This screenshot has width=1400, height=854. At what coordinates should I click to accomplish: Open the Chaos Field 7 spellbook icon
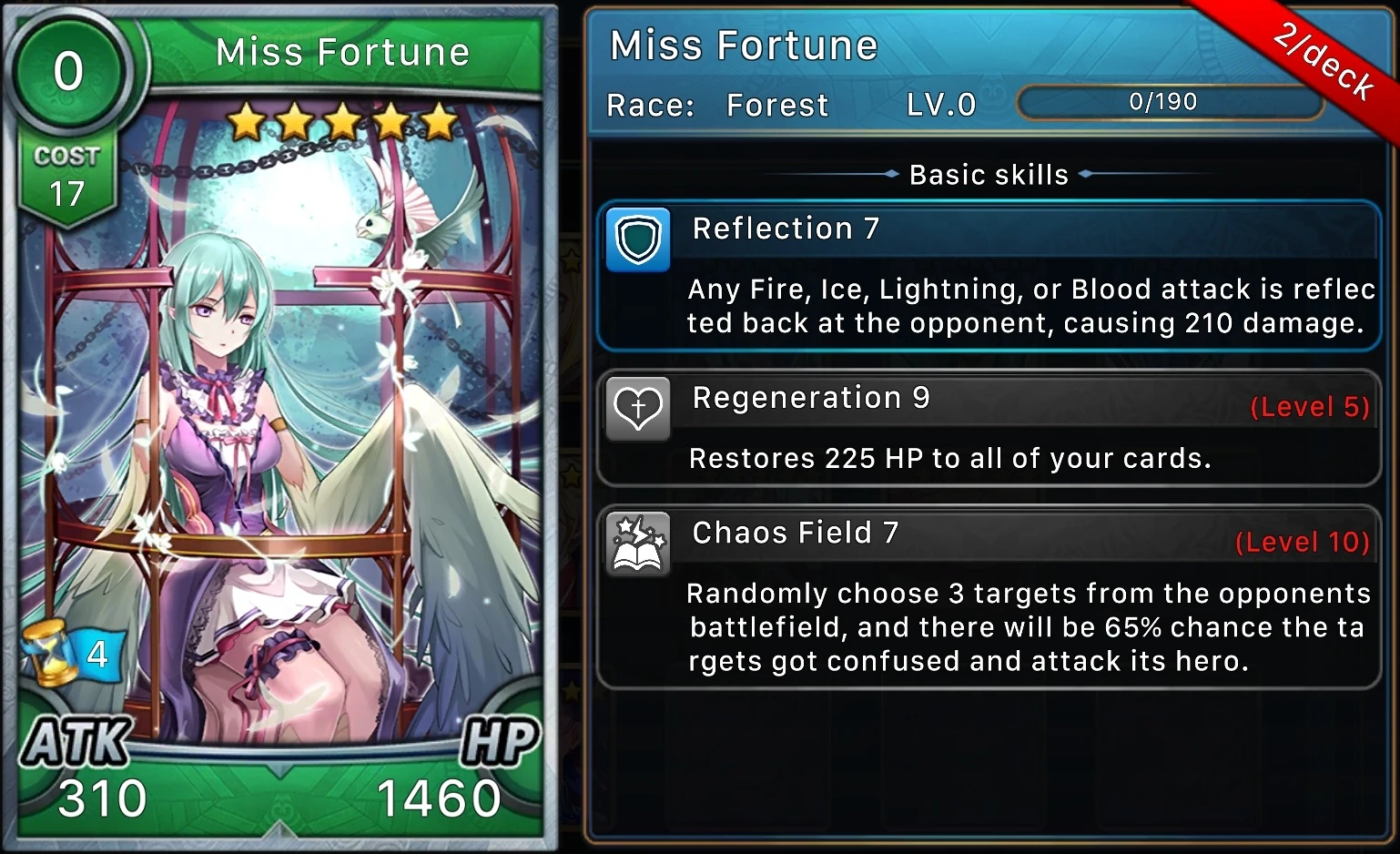click(637, 544)
